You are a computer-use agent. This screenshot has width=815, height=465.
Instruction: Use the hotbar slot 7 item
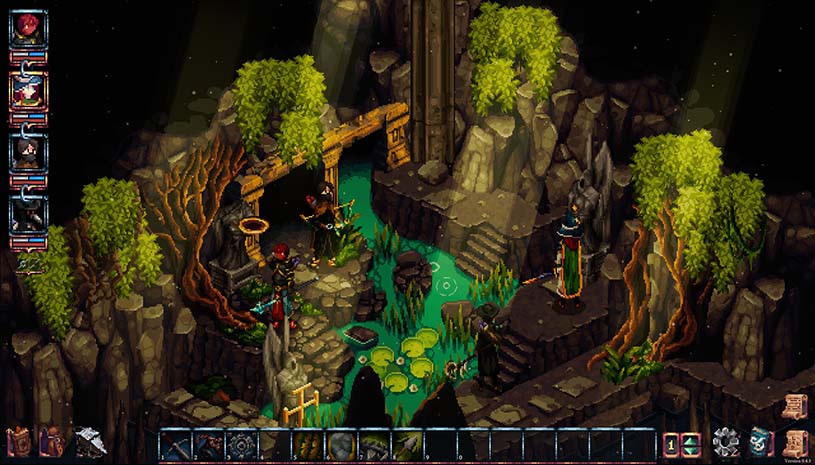pos(374,443)
